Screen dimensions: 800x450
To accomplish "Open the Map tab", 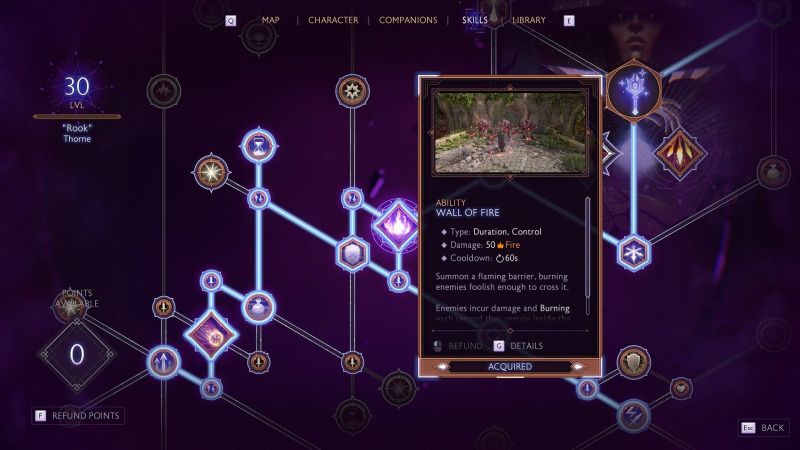I will (x=271, y=20).
